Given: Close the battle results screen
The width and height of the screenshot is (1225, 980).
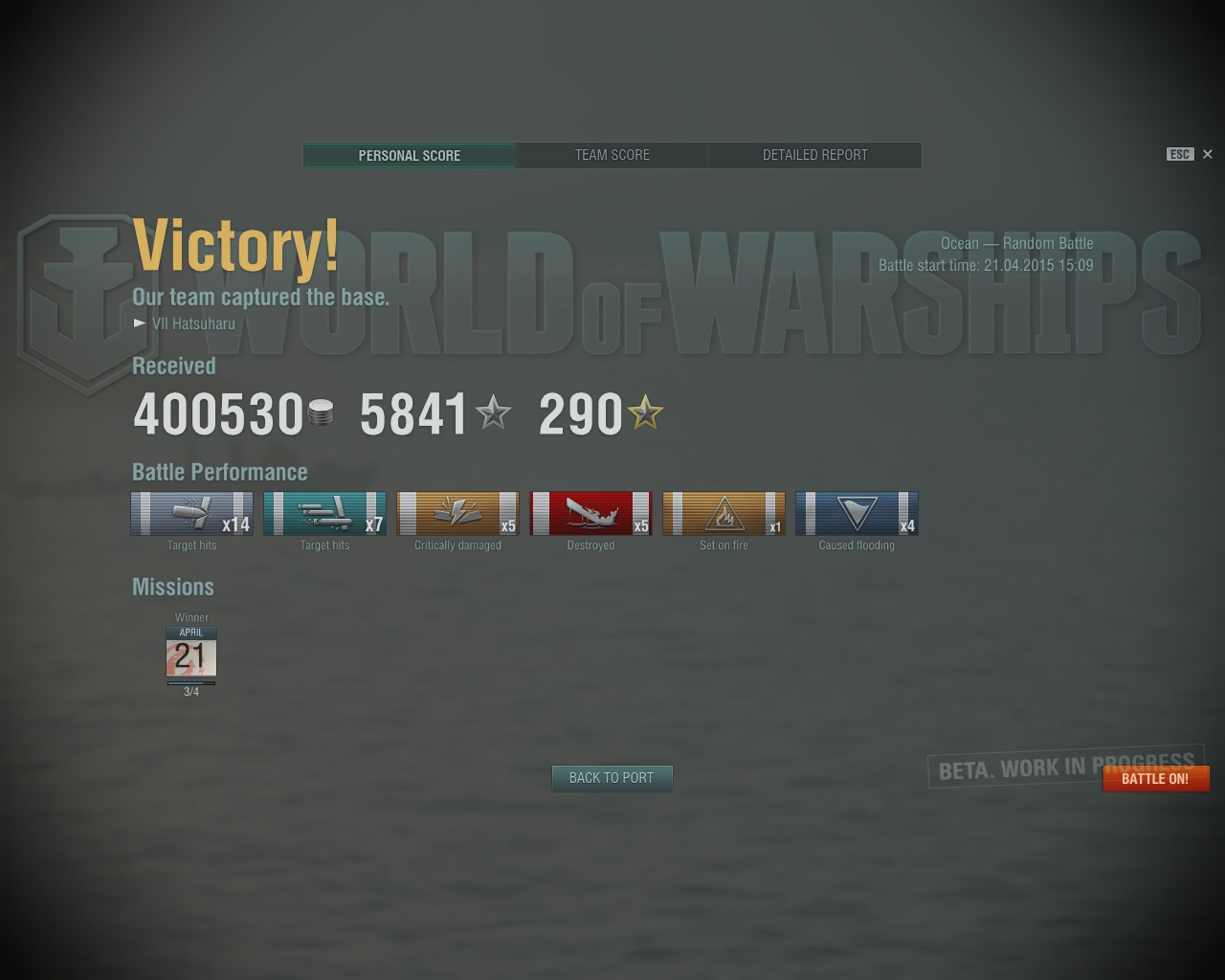Looking at the screenshot, I should [x=1207, y=154].
